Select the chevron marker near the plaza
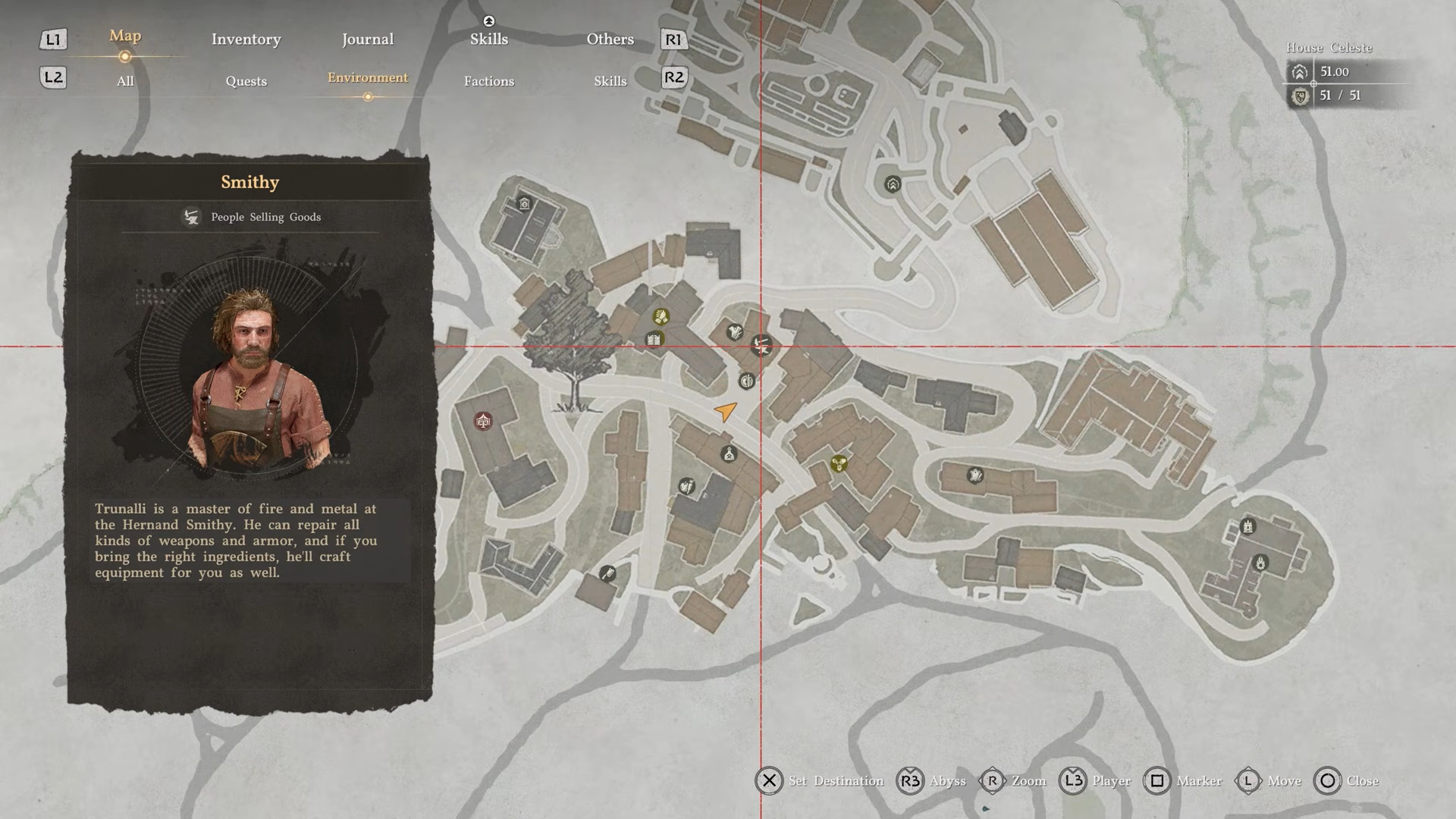This screenshot has width=1456, height=819. point(893,184)
